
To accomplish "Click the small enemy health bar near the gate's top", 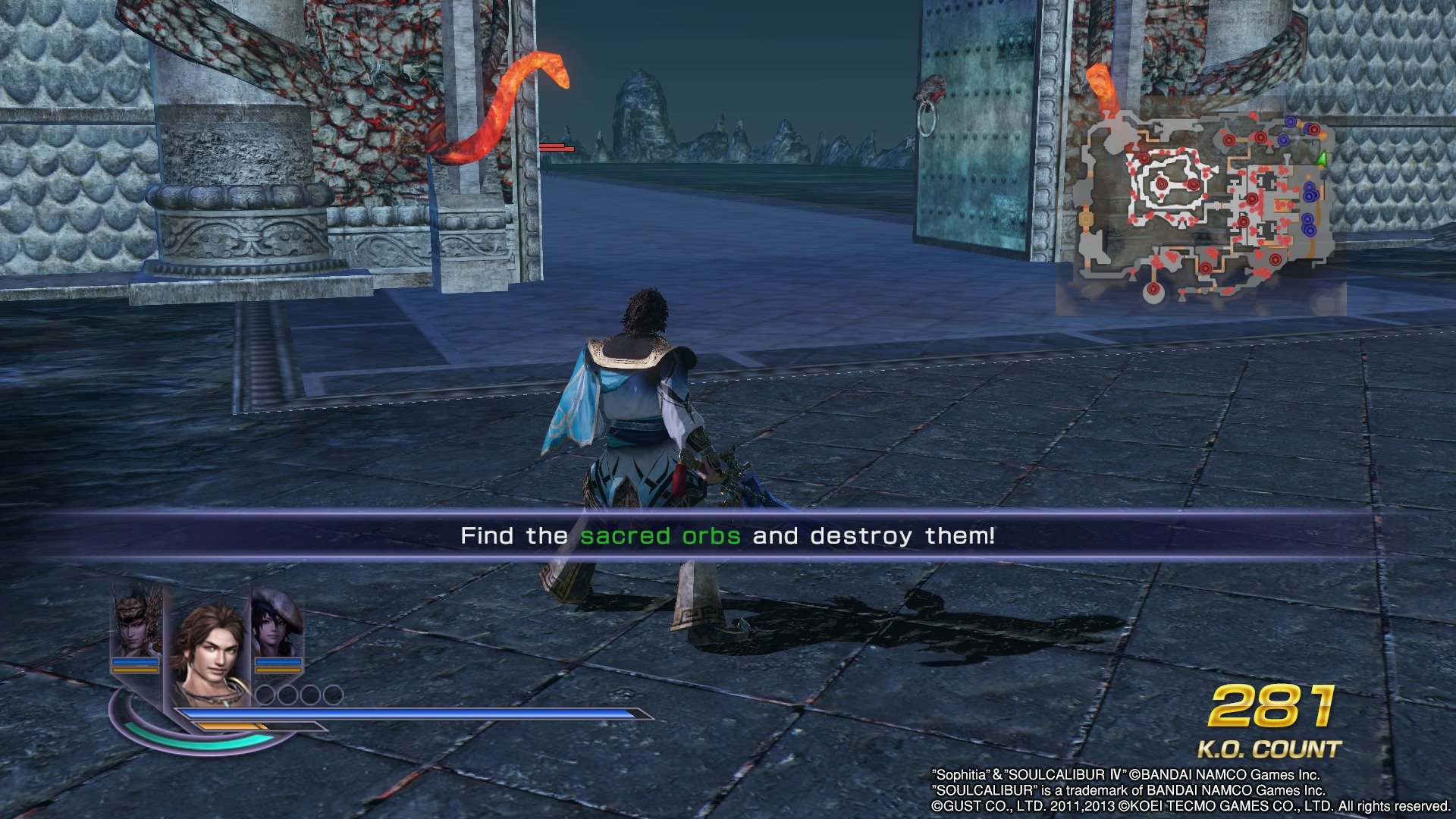I will (x=556, y=149).
